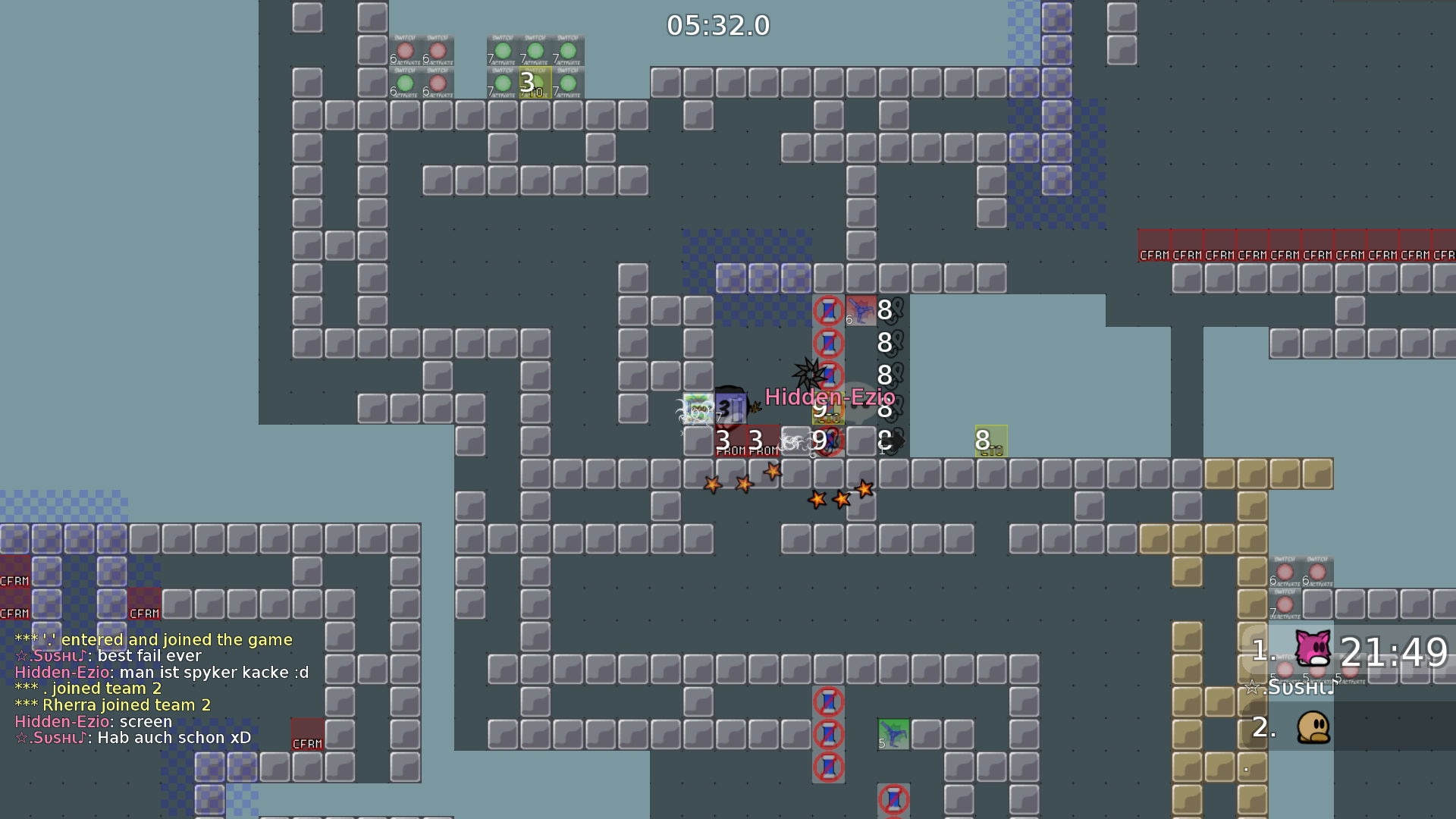The width and height of the screenshot is (1456, 819).
Task: Select the blue ninja spawn tile numbered 6
Action: 861,311
